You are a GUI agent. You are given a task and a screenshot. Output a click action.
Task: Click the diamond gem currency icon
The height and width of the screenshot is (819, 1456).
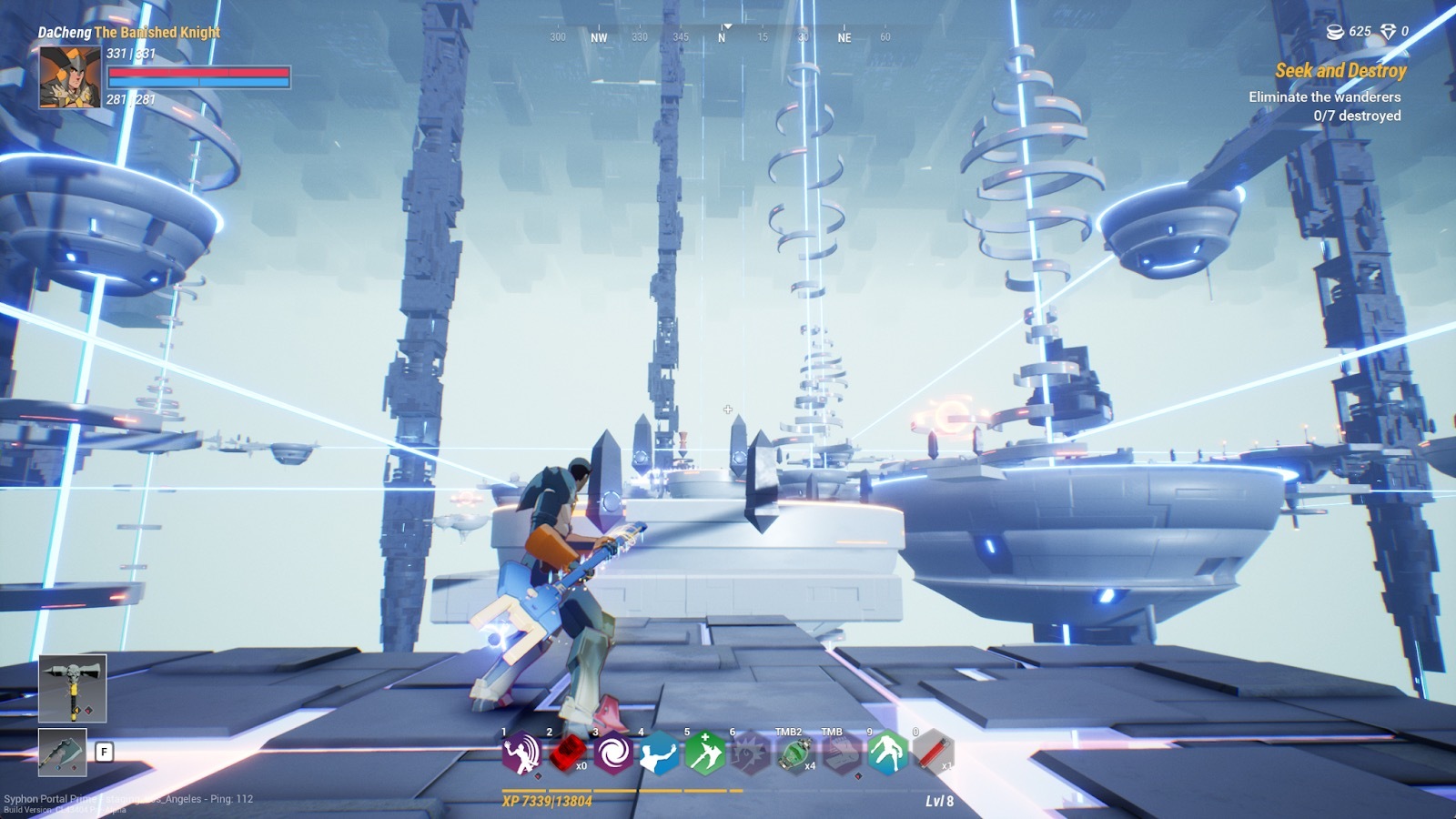[1388, 32]
